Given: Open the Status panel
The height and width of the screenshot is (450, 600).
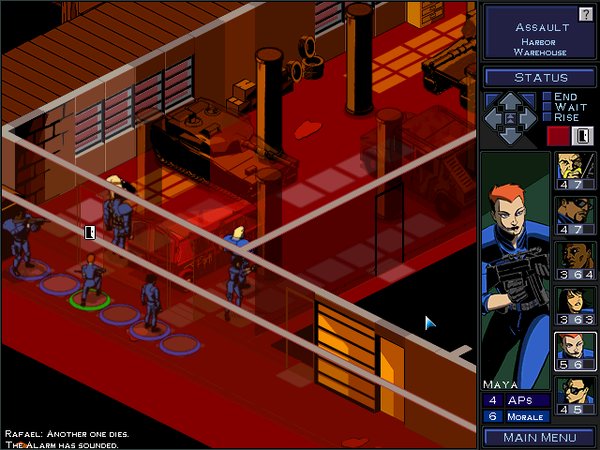Looking at the screenshot, I should 540,77.
